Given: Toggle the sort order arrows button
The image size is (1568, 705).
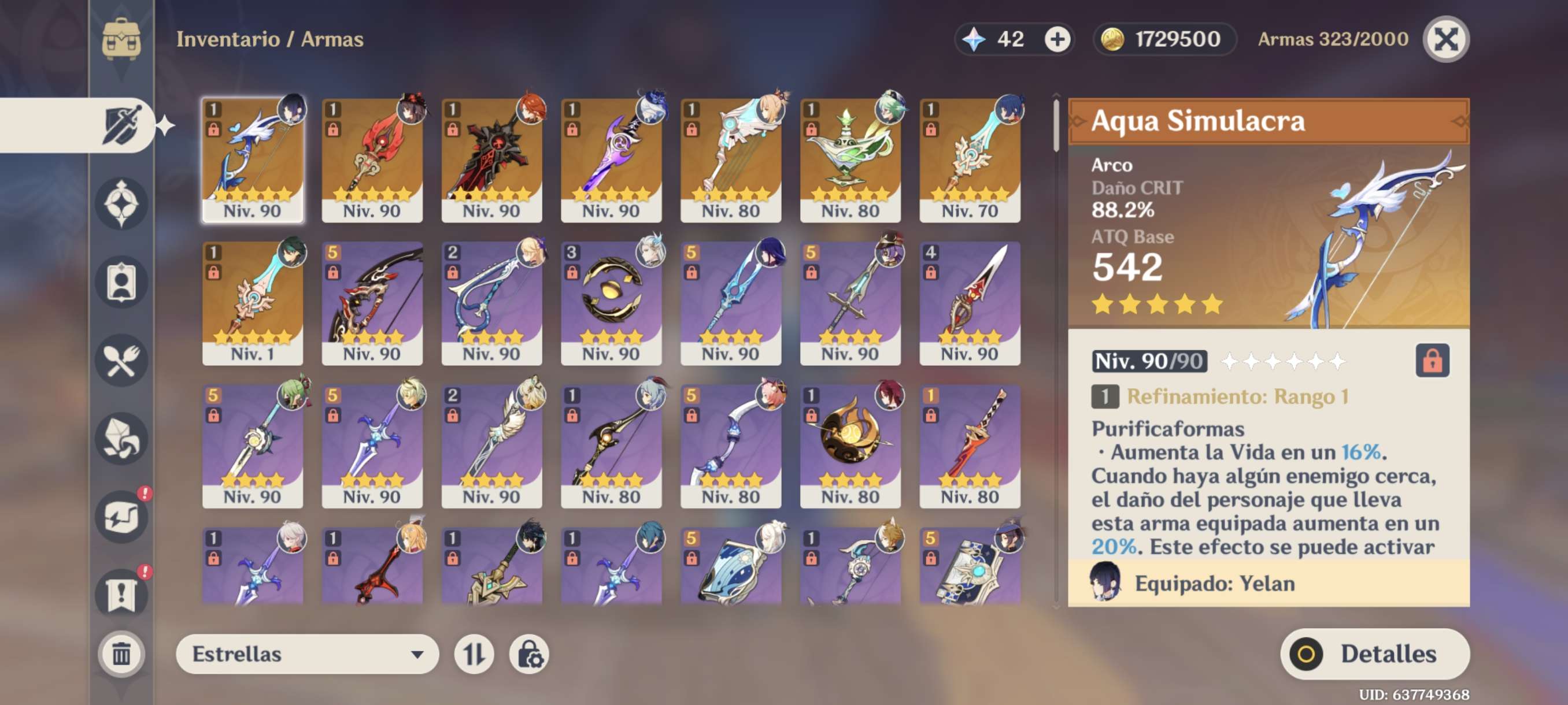Looking at the screenshot, I should tap(474, 654).
